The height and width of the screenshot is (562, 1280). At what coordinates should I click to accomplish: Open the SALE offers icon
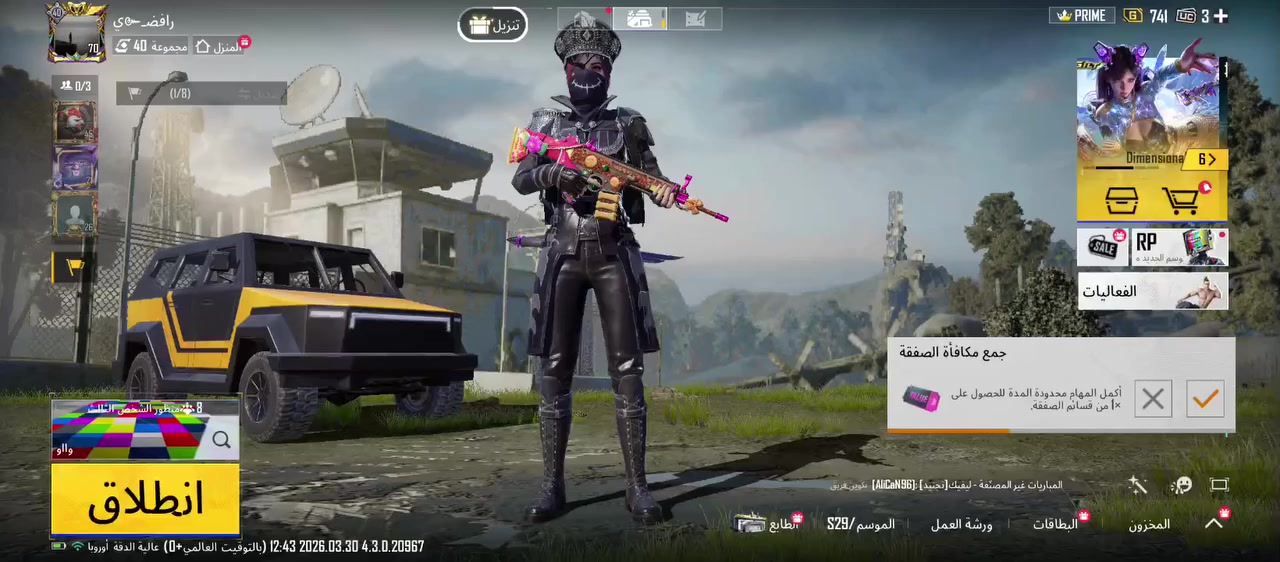click(1103, 247)
